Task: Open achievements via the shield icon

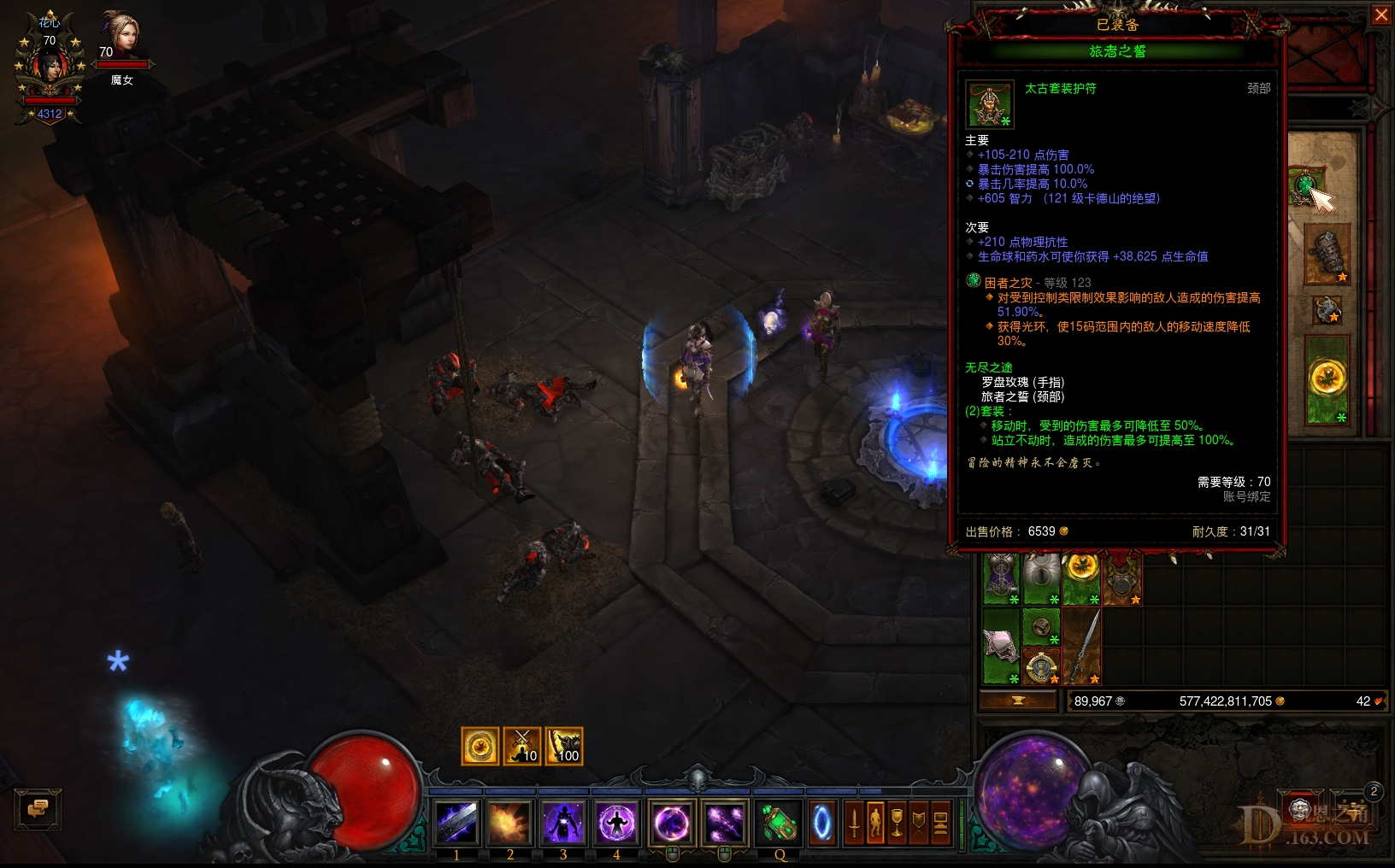Action: pyautogui.click(x=918, y=822)
